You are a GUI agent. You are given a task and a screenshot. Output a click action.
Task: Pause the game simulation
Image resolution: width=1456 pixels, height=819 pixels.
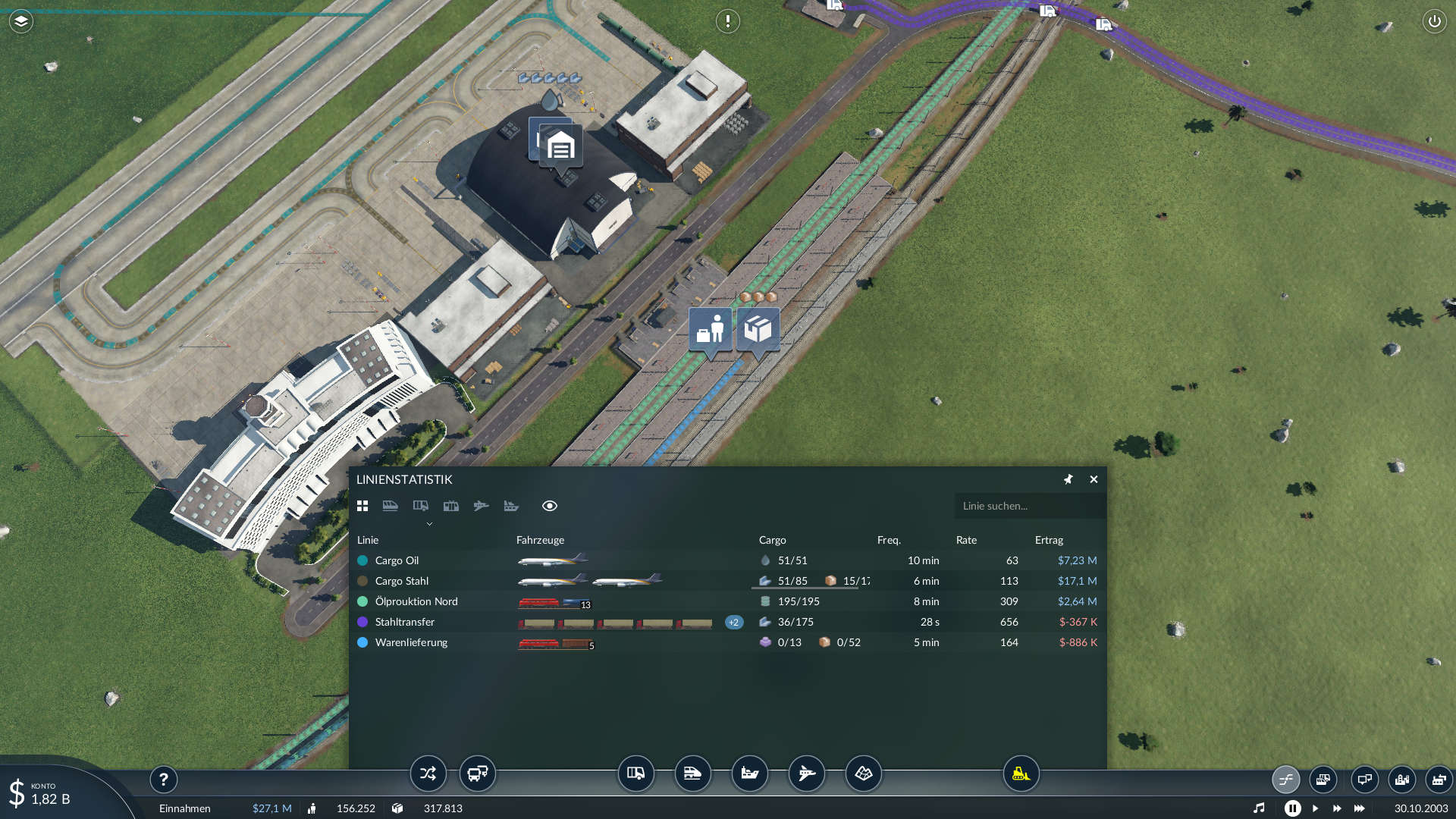(1292, 808)
